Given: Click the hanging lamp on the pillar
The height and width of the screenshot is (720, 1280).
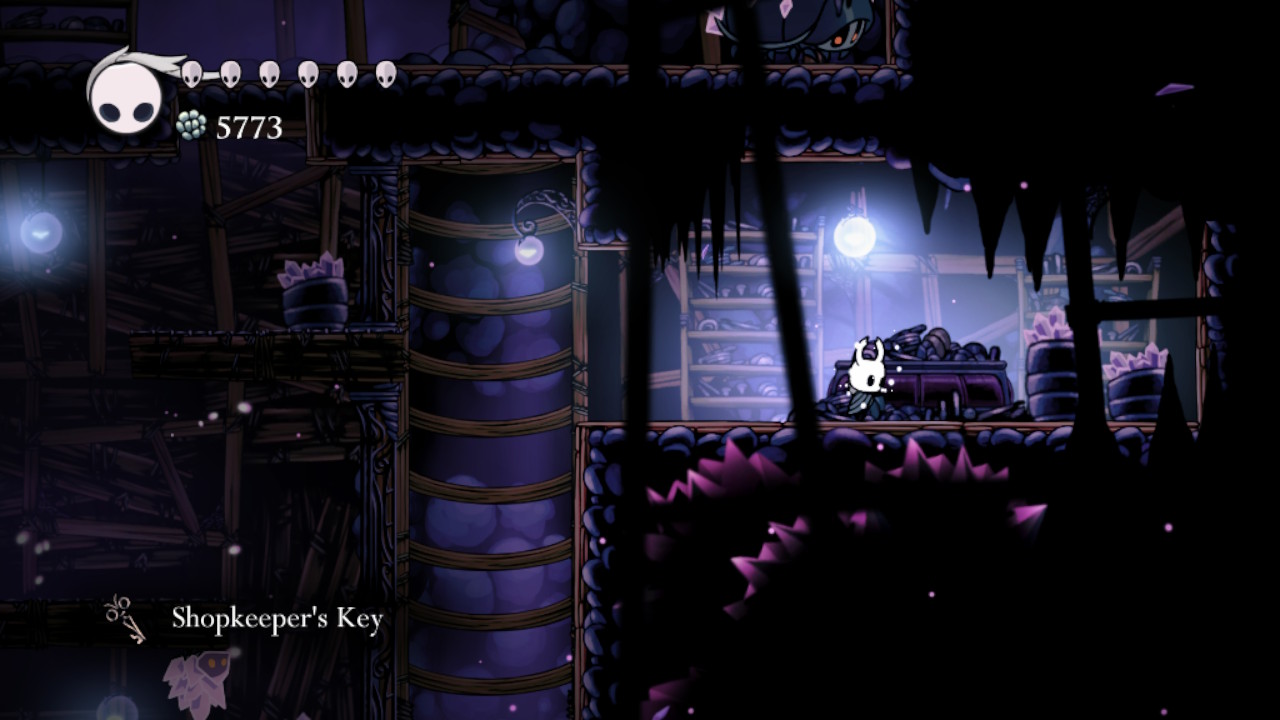Looking at the screenshot, I should (528, 251).
